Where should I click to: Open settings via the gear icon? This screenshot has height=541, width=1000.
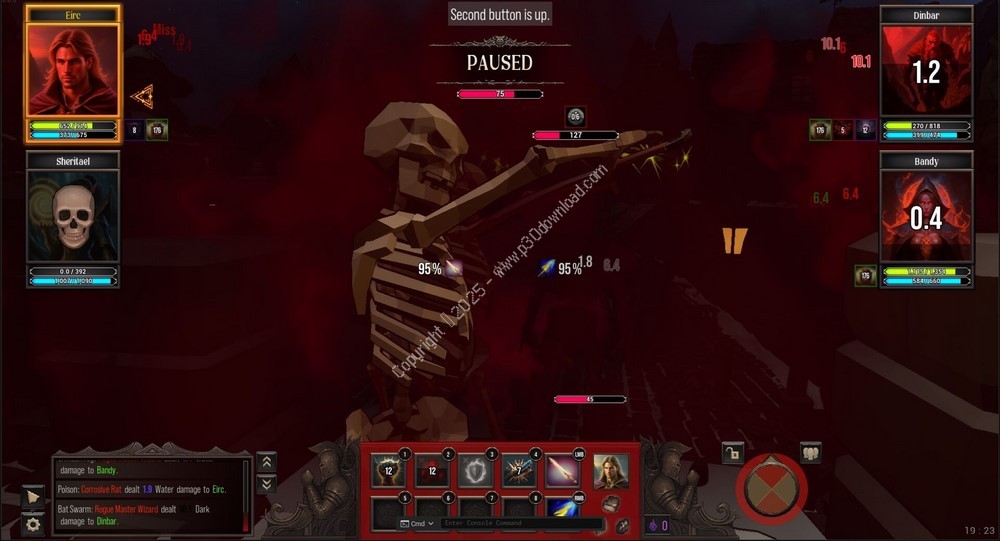(33, 524)
